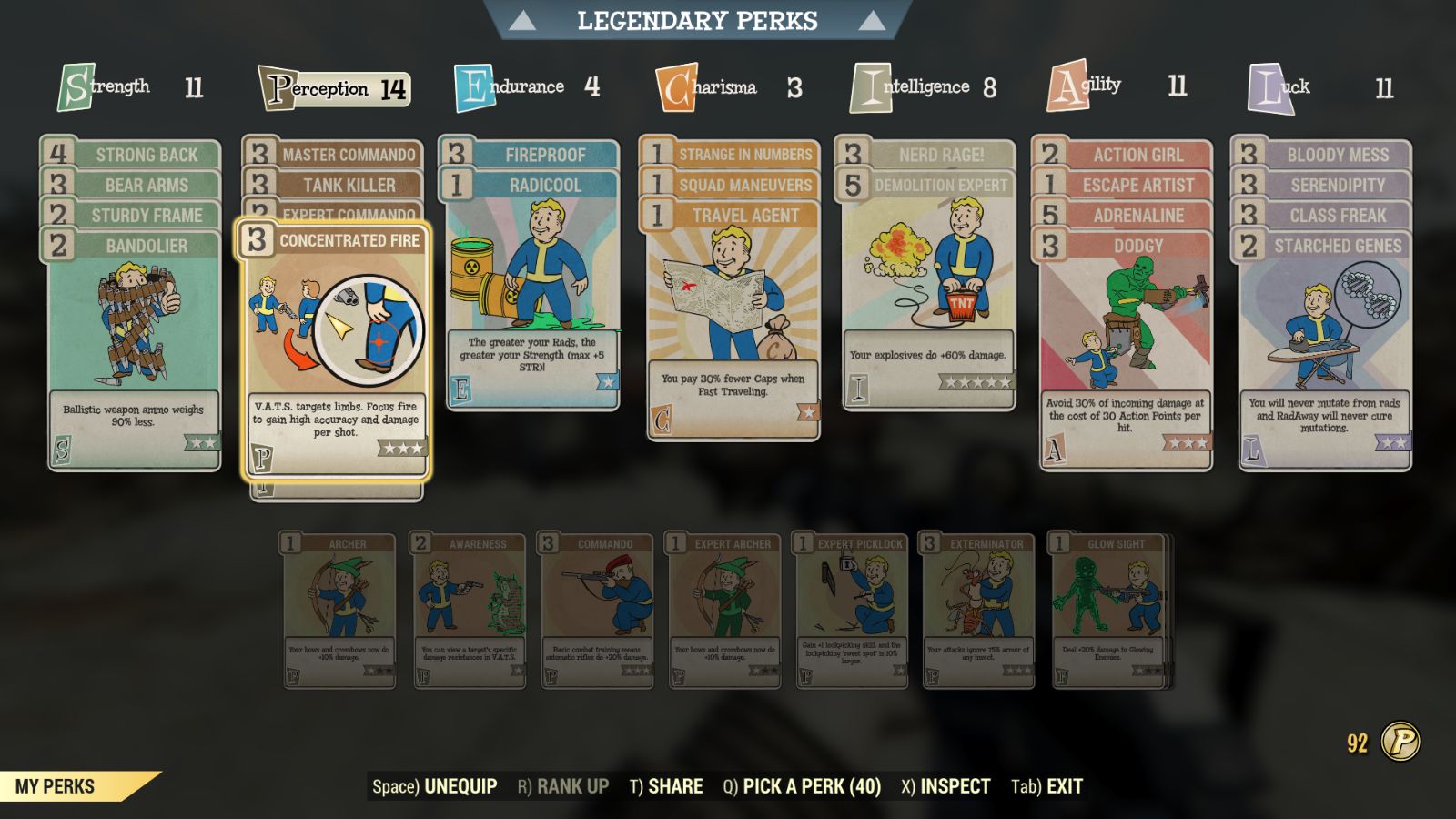Switch to the MY PERKS tab
The width and height of the screenshot is (1456, 819).
[x=57, y=784]
